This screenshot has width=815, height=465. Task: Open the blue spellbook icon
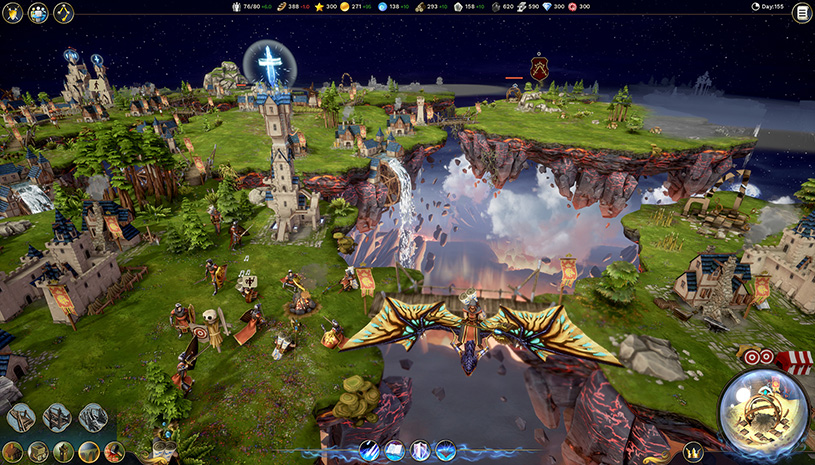394,451
